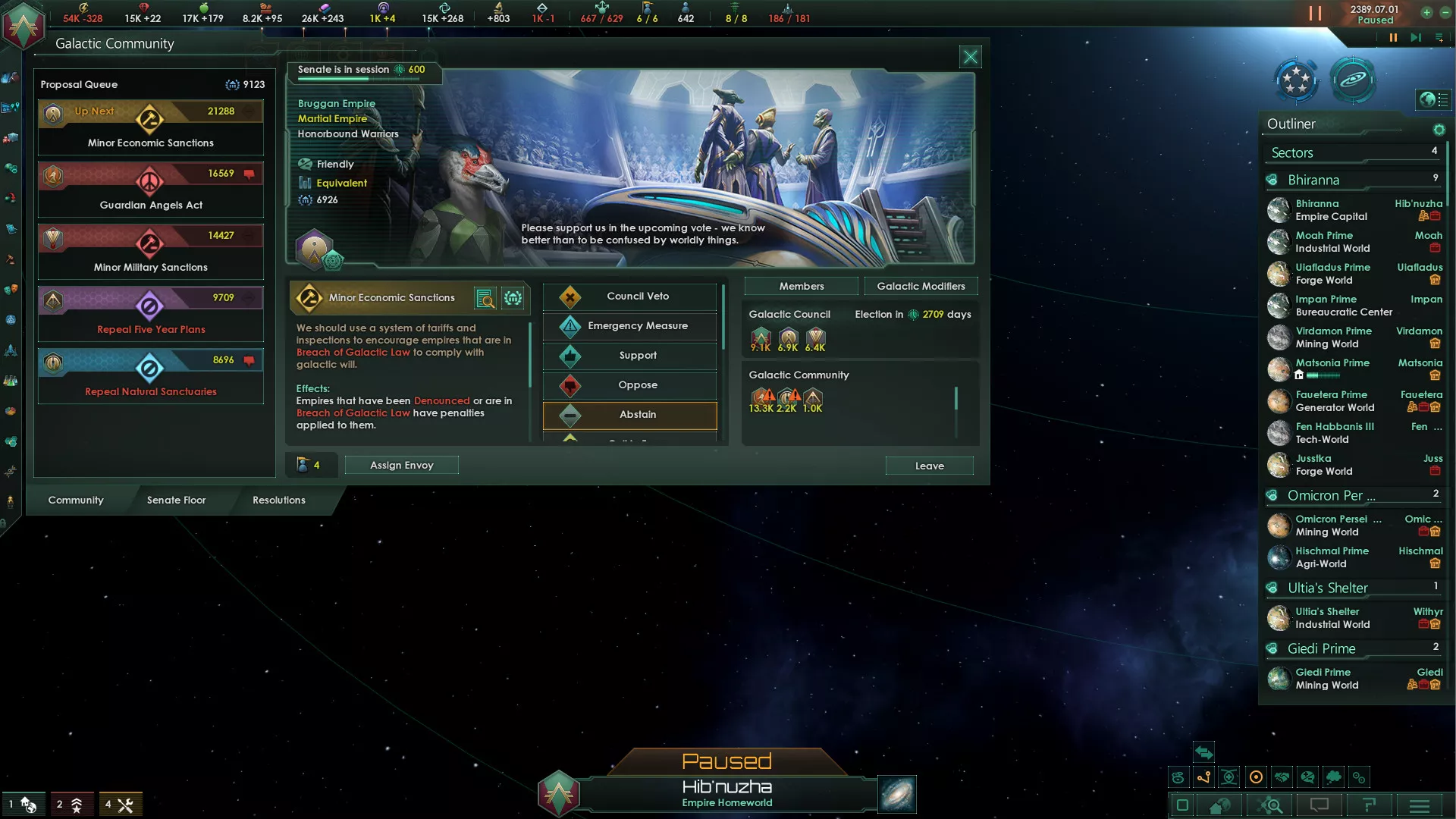Switch to the Members tab
The height and width of the screenshot is (819, 1456).
coord(801,287)
